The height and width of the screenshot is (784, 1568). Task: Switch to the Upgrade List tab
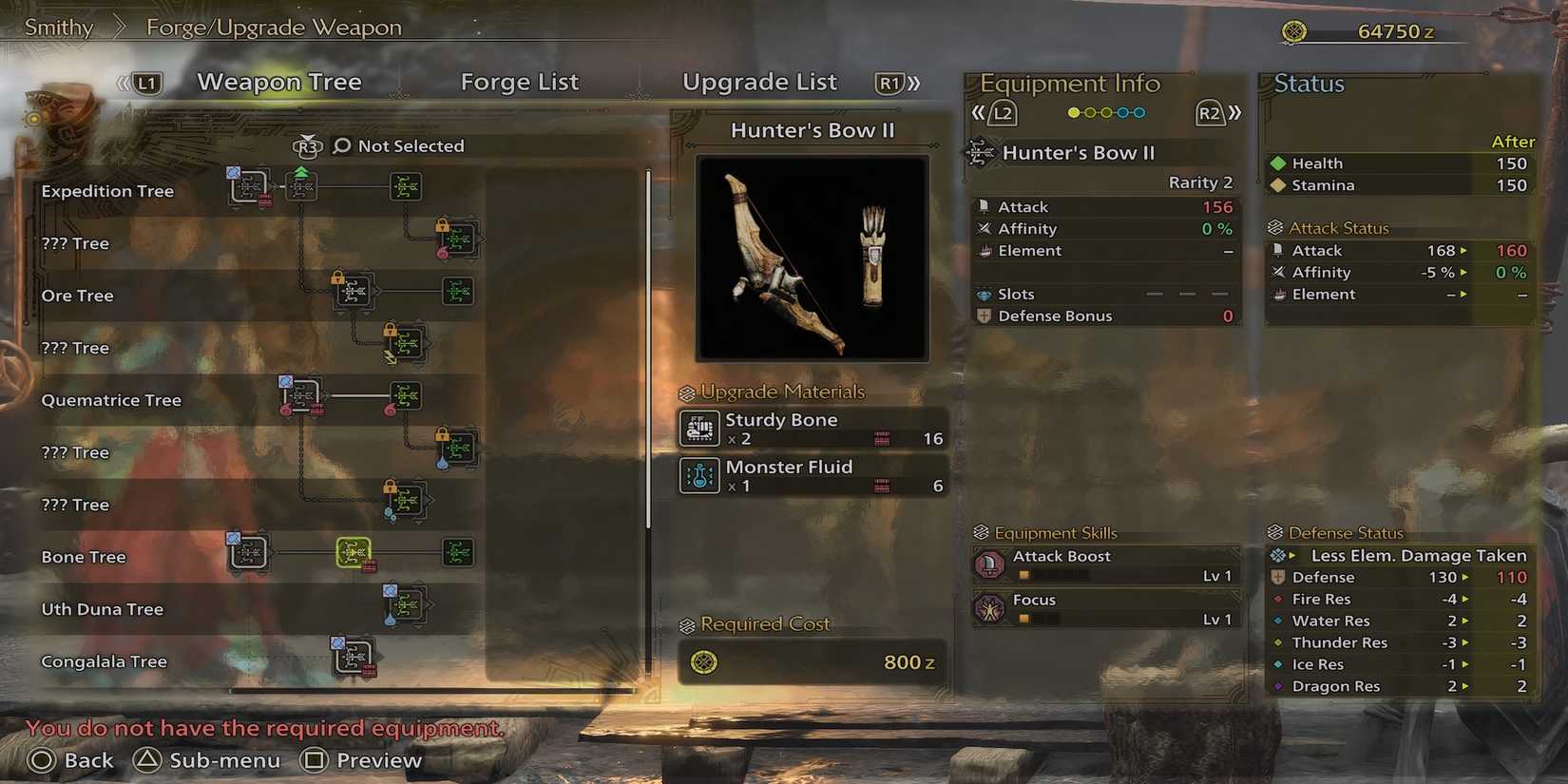[760, 82]
